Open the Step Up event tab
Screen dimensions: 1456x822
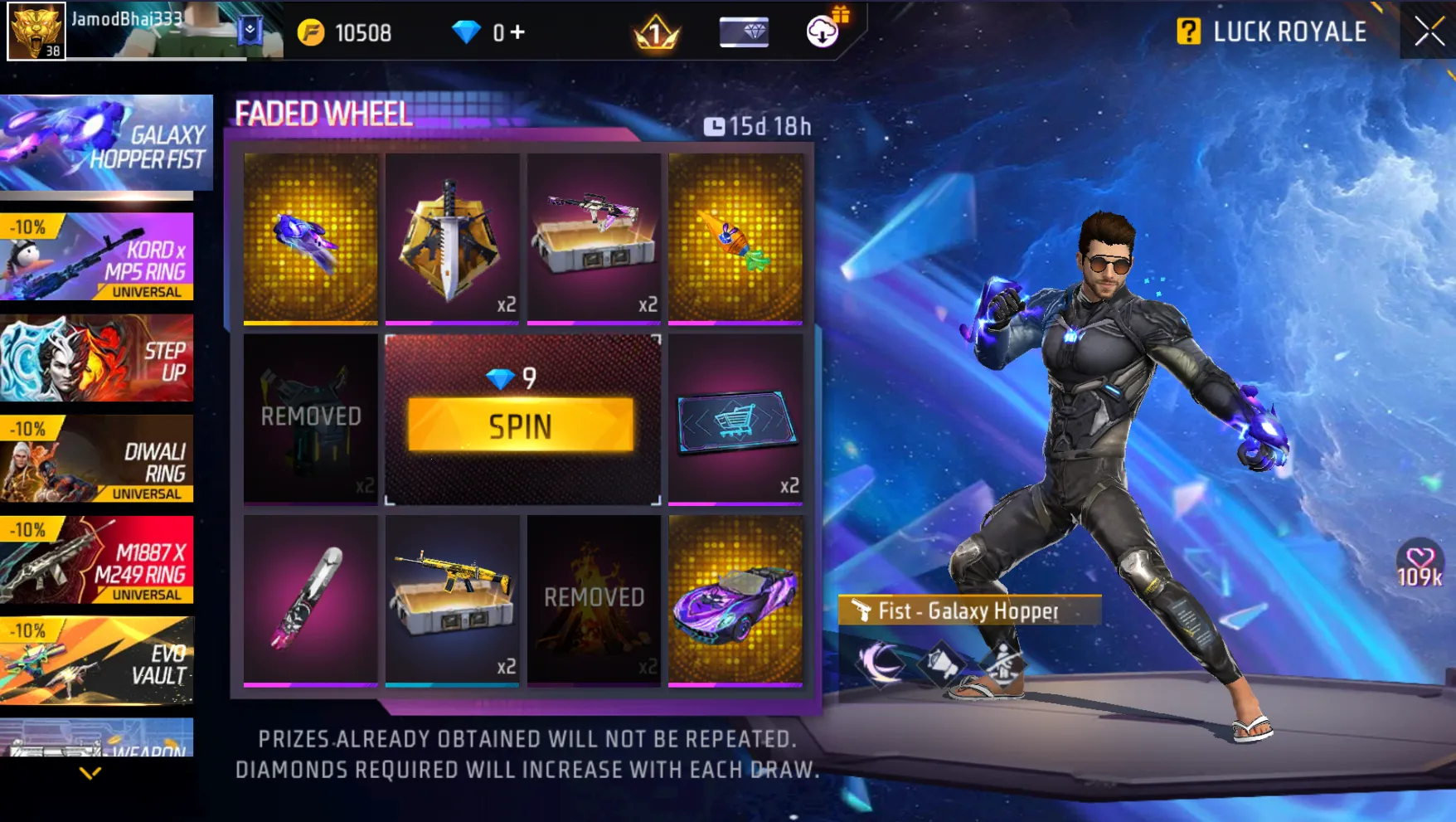[97, 358]
